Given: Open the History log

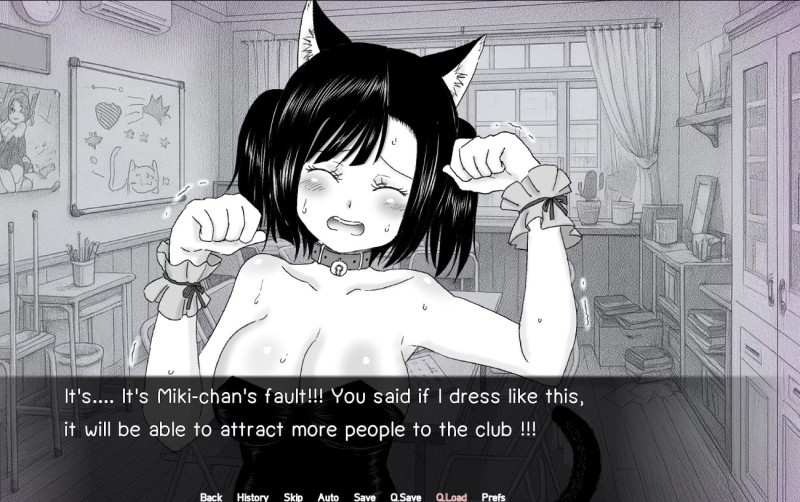Looking at the screenshot, I should (252, 496).
